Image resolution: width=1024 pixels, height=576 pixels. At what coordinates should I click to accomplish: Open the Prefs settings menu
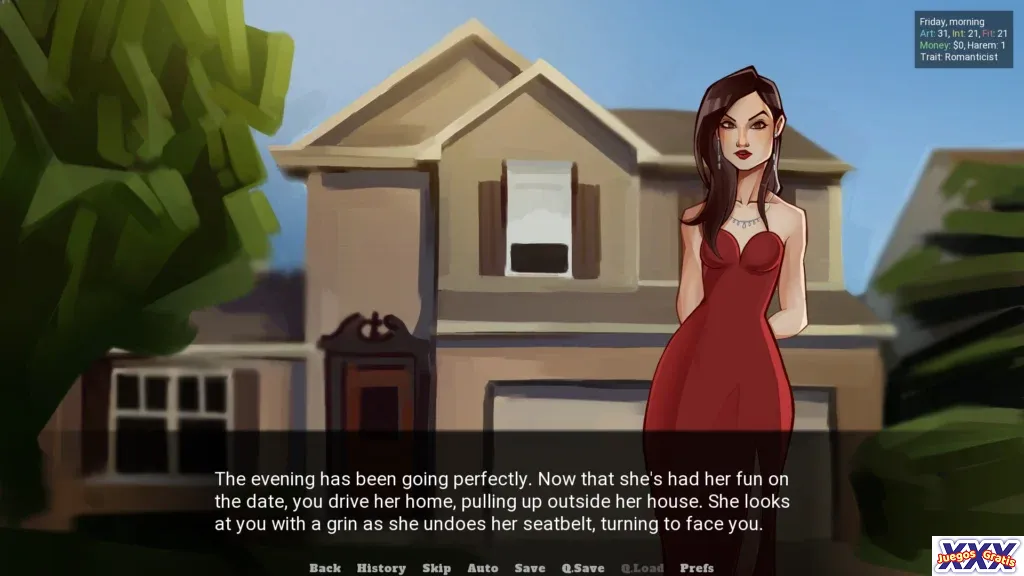697,568
